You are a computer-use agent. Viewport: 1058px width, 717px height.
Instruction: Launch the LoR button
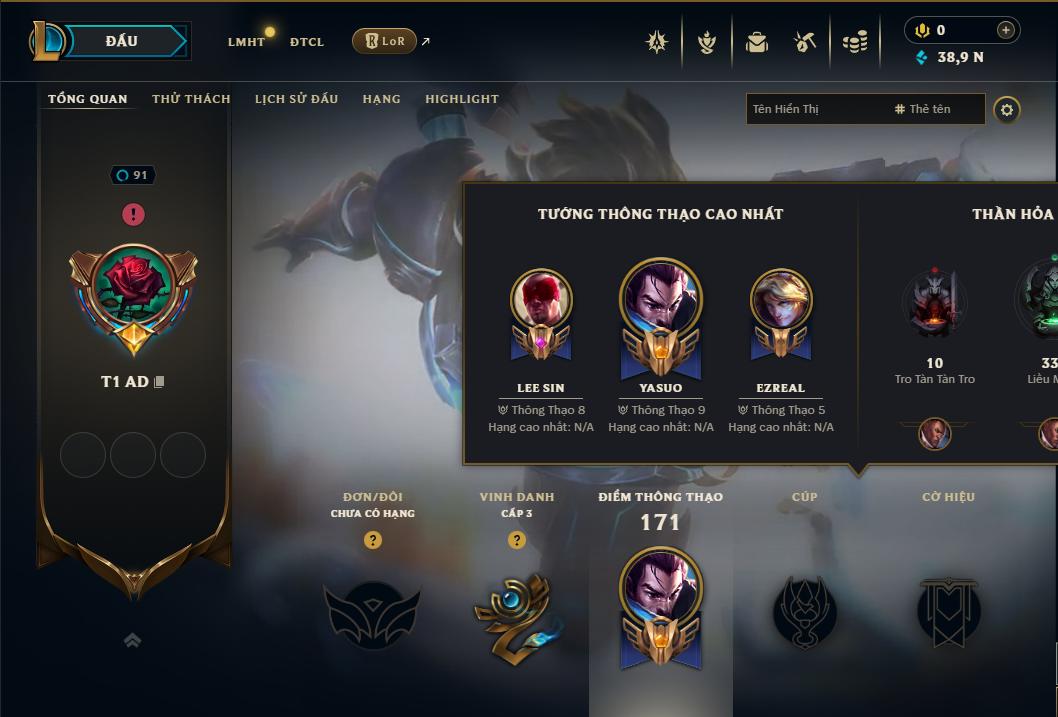point(384,41)
